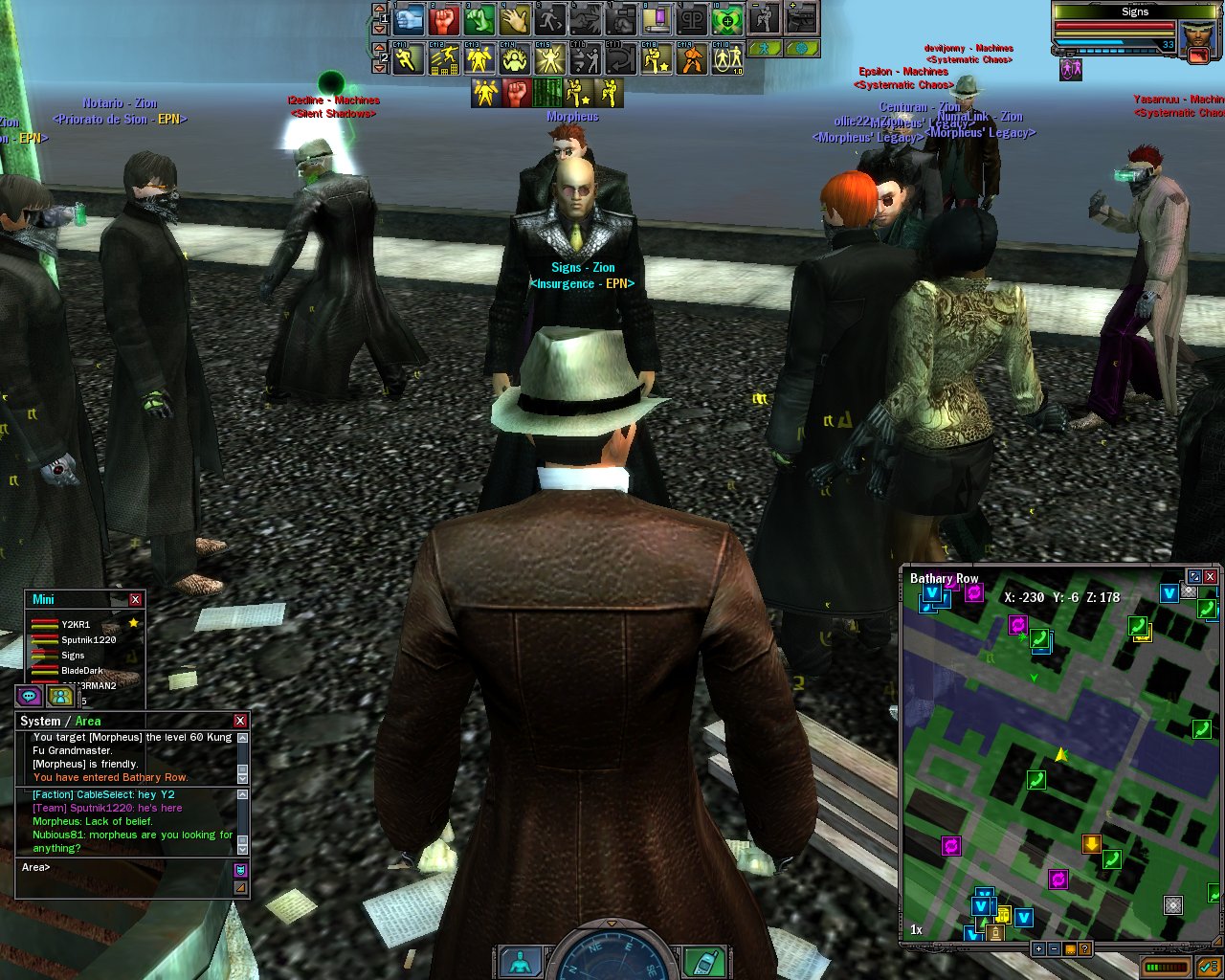Activate the blue fist ability in slot 1
The height and width of the screenshot is (980, 1225).
409,18
